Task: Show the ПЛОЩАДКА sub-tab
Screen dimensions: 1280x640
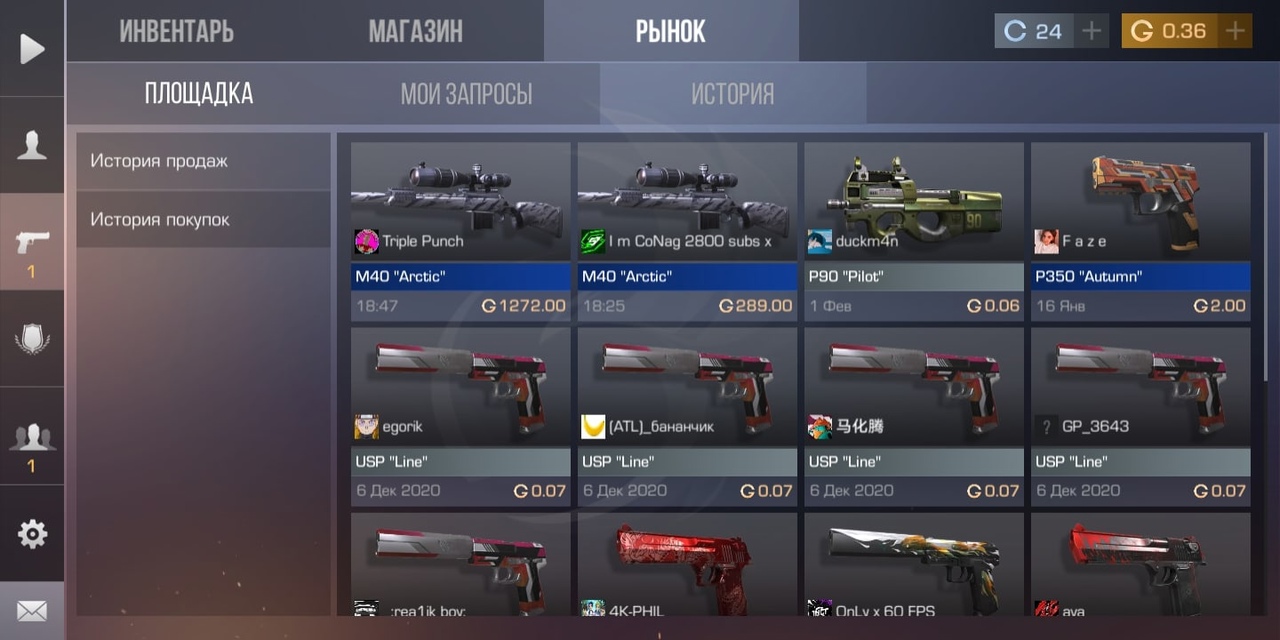Action: pyautogui.click(x=199, y=94)
